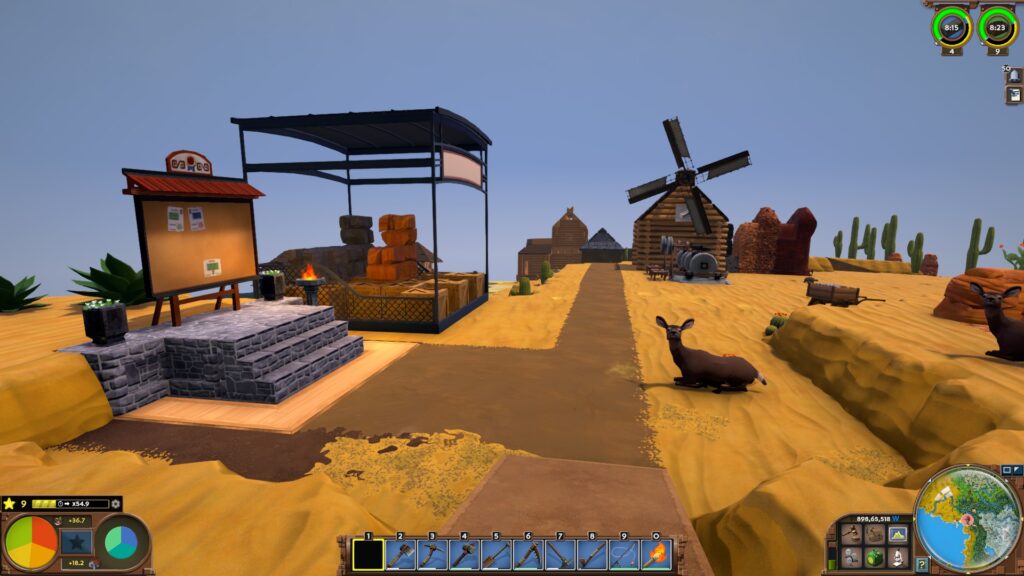Select the bow in hotbar slot 9
Viewport: 1024px width, 576px height.
pos(624,554)
